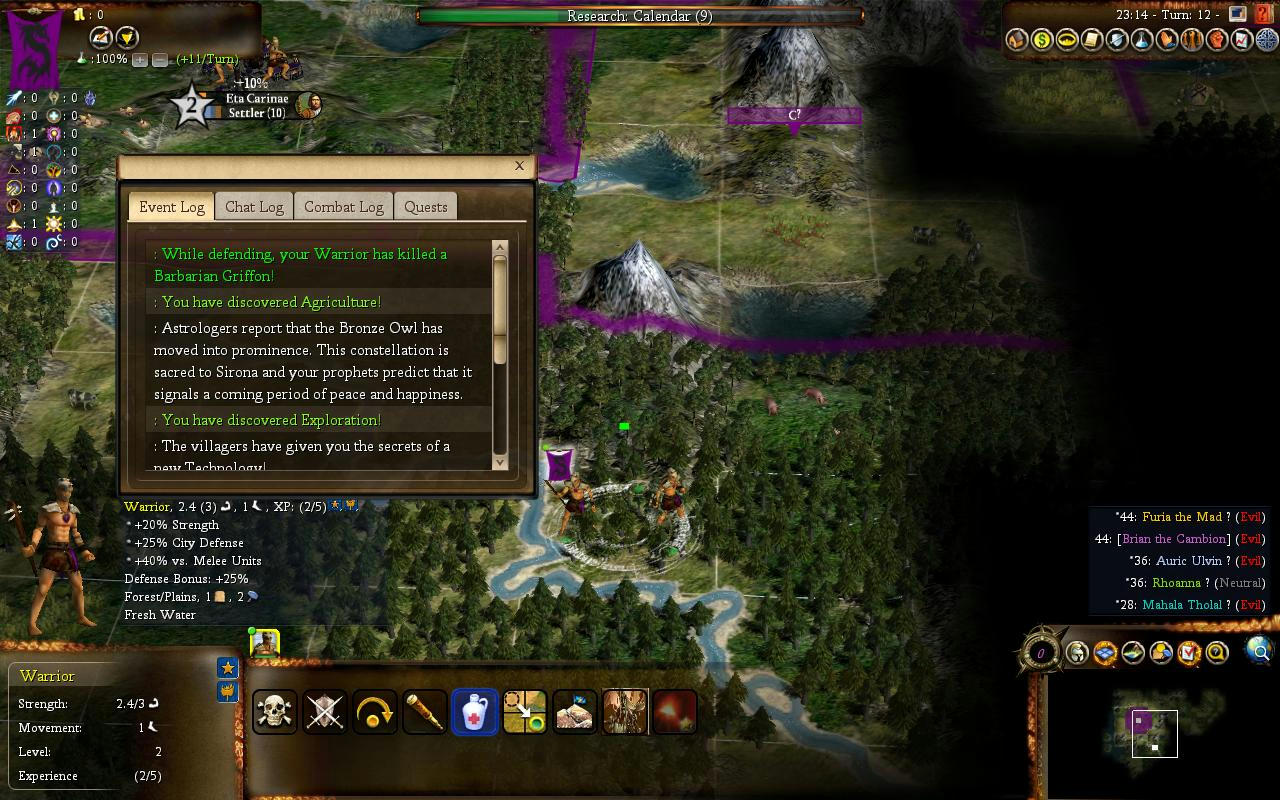Open the Combat Log tab
This screenshot has height=800, width=1280.
click(343, 207)
